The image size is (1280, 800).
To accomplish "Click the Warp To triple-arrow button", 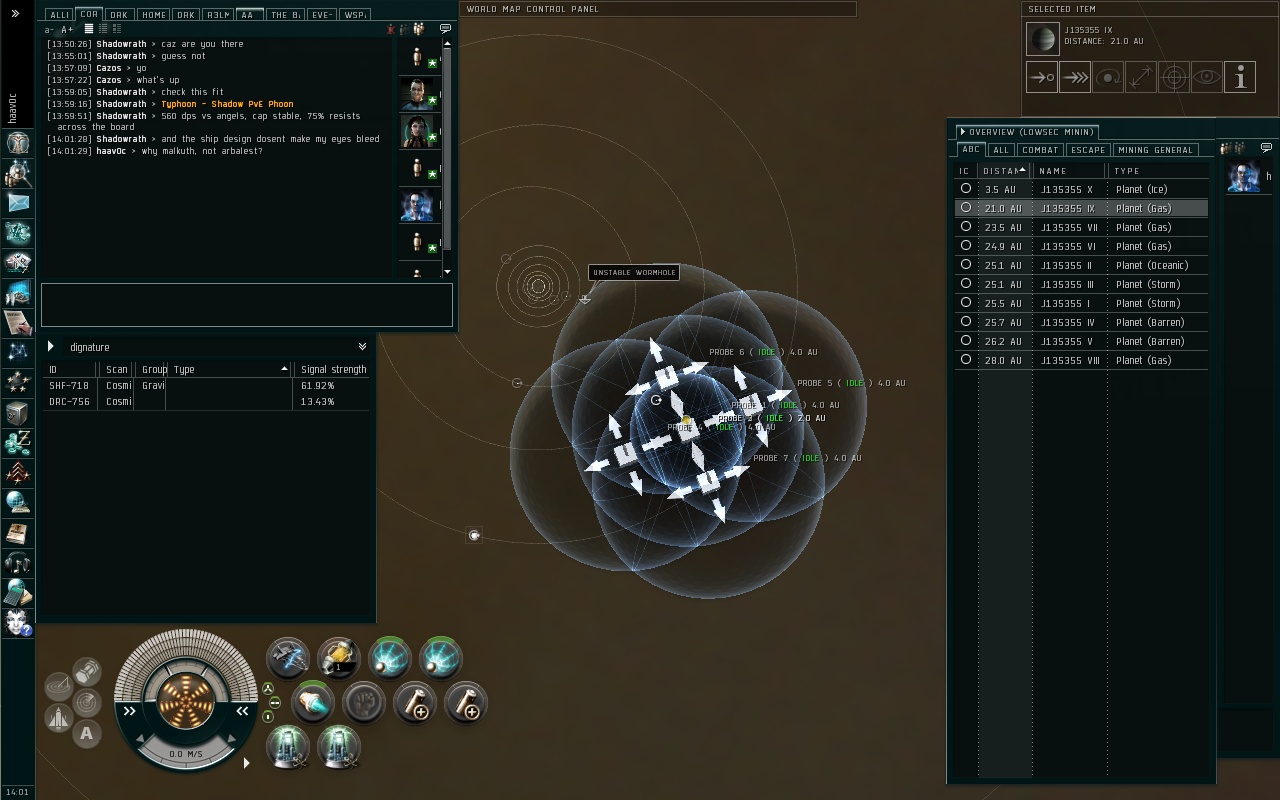I will tap(1074, 77).
